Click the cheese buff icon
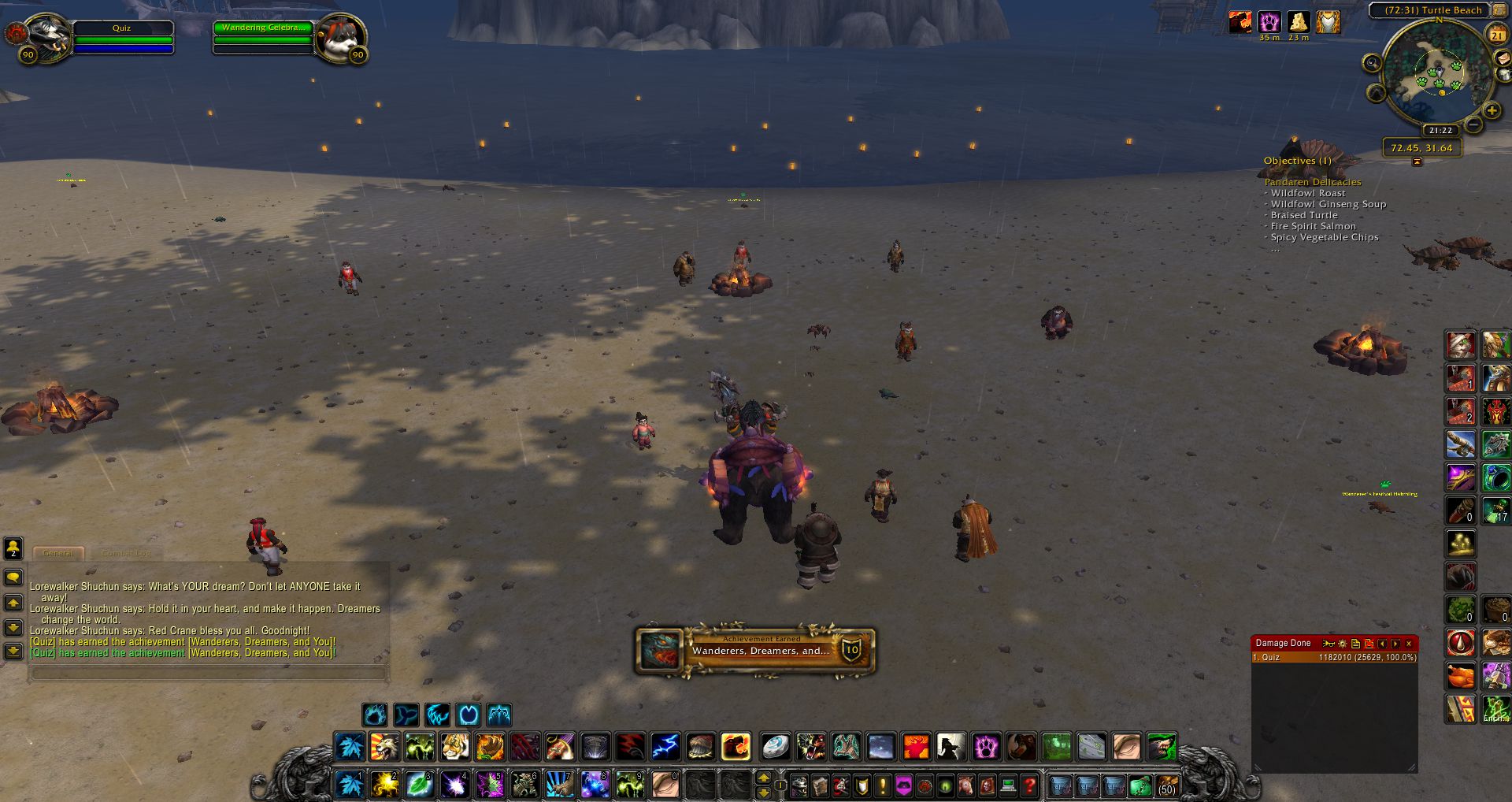 (1298, 21)
